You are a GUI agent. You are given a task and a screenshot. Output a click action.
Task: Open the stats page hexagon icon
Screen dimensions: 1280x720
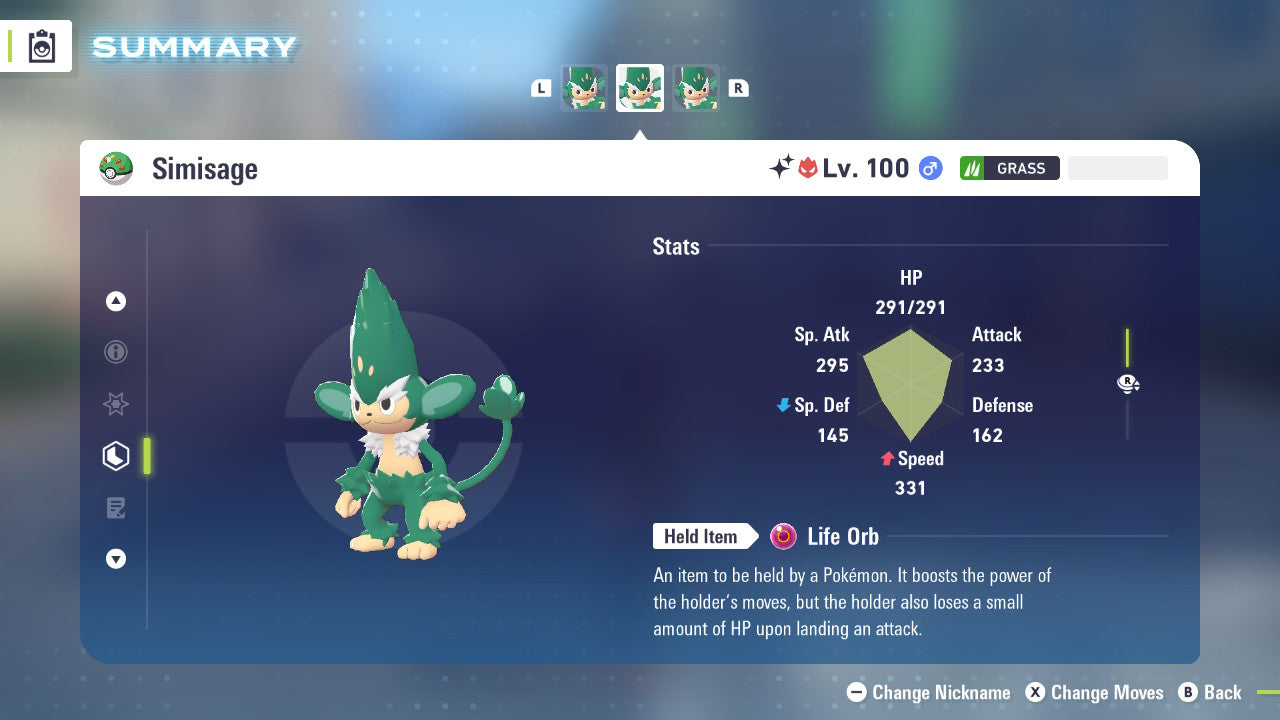click(x=115, y=456)
